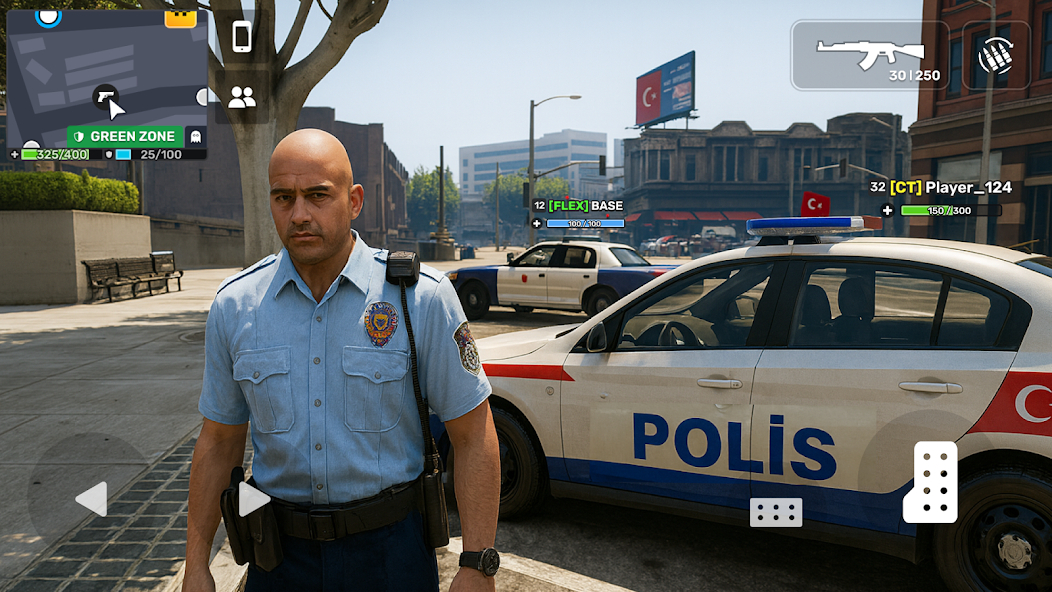This screenshot has height=592, width=1052.
Task: Tap the assault rifle weapon slot
Action: click(x=870, y=55)
